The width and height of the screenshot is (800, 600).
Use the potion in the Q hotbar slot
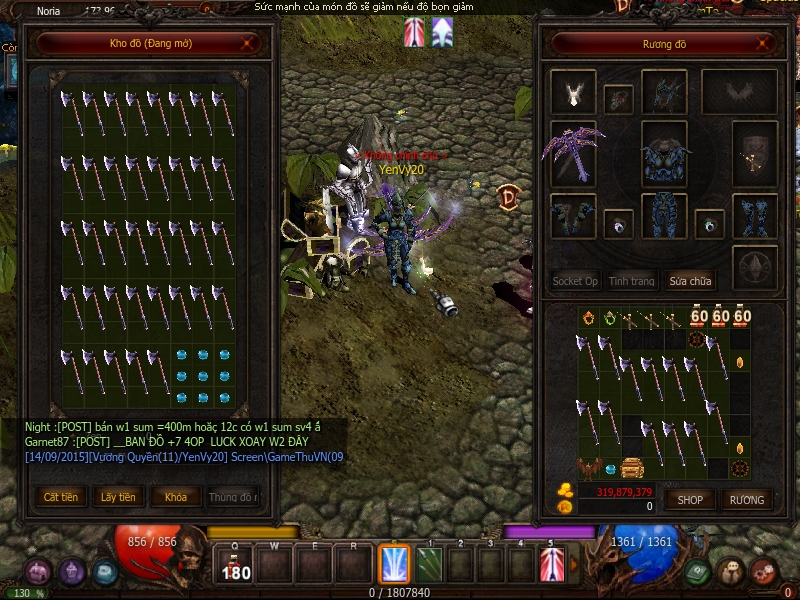[x=236, y=565]
